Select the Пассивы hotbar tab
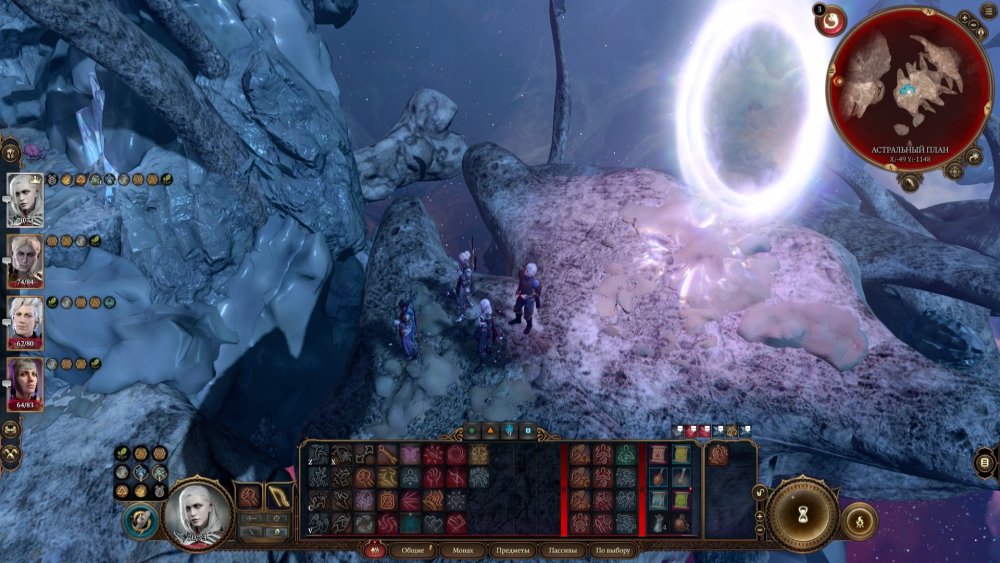 click(564, 550)
